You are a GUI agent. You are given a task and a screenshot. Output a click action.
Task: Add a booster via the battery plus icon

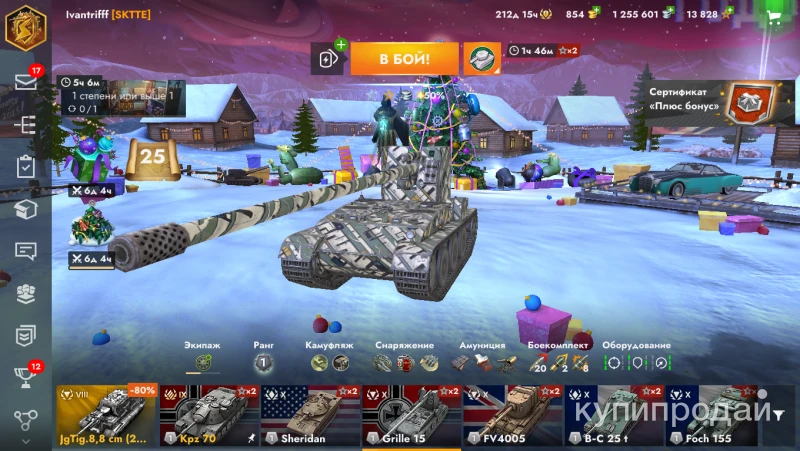pyautogui.click(x=329, y=58)
